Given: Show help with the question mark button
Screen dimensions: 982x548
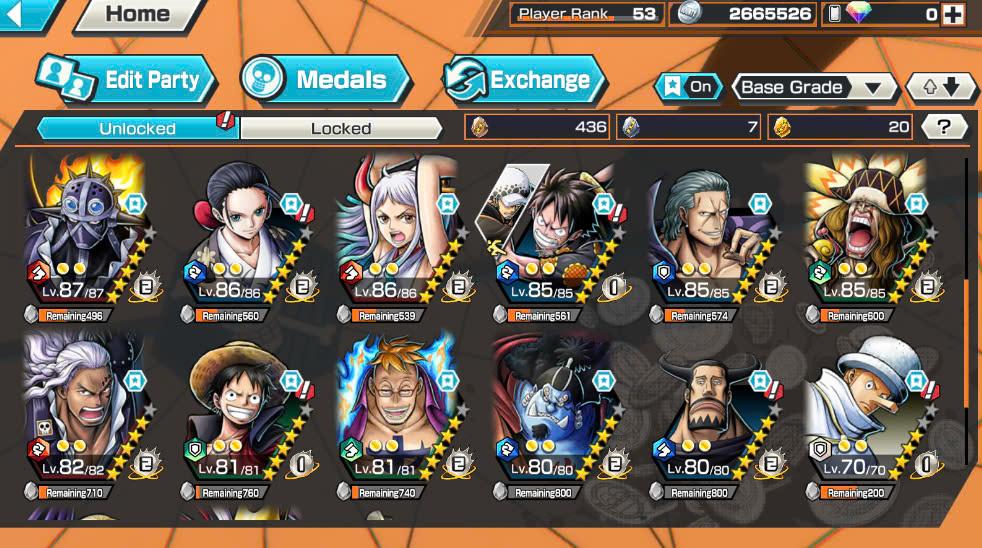Looking at the screenshot, I should [x=945, y=127].
